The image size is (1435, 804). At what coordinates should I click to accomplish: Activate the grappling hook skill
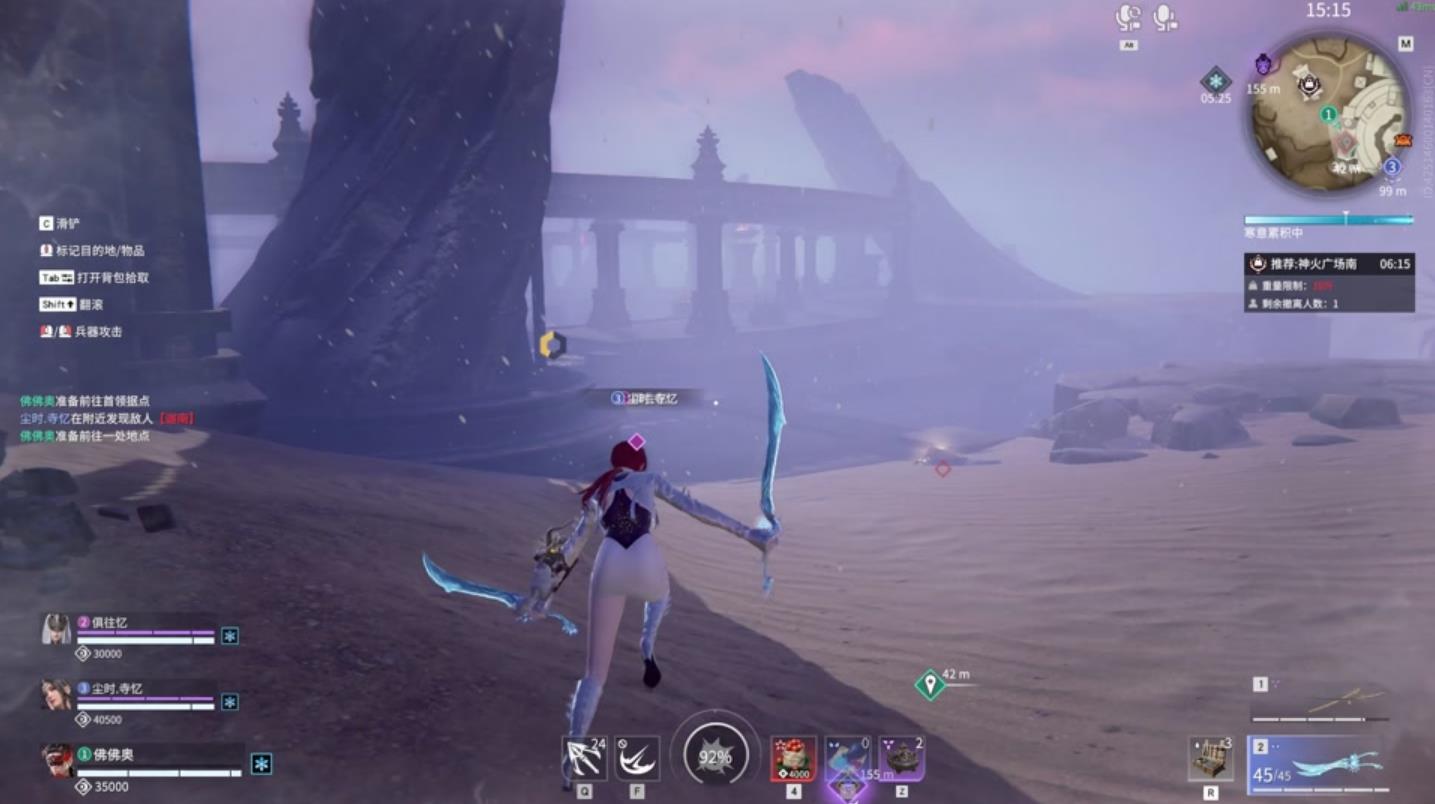(585, 758)
